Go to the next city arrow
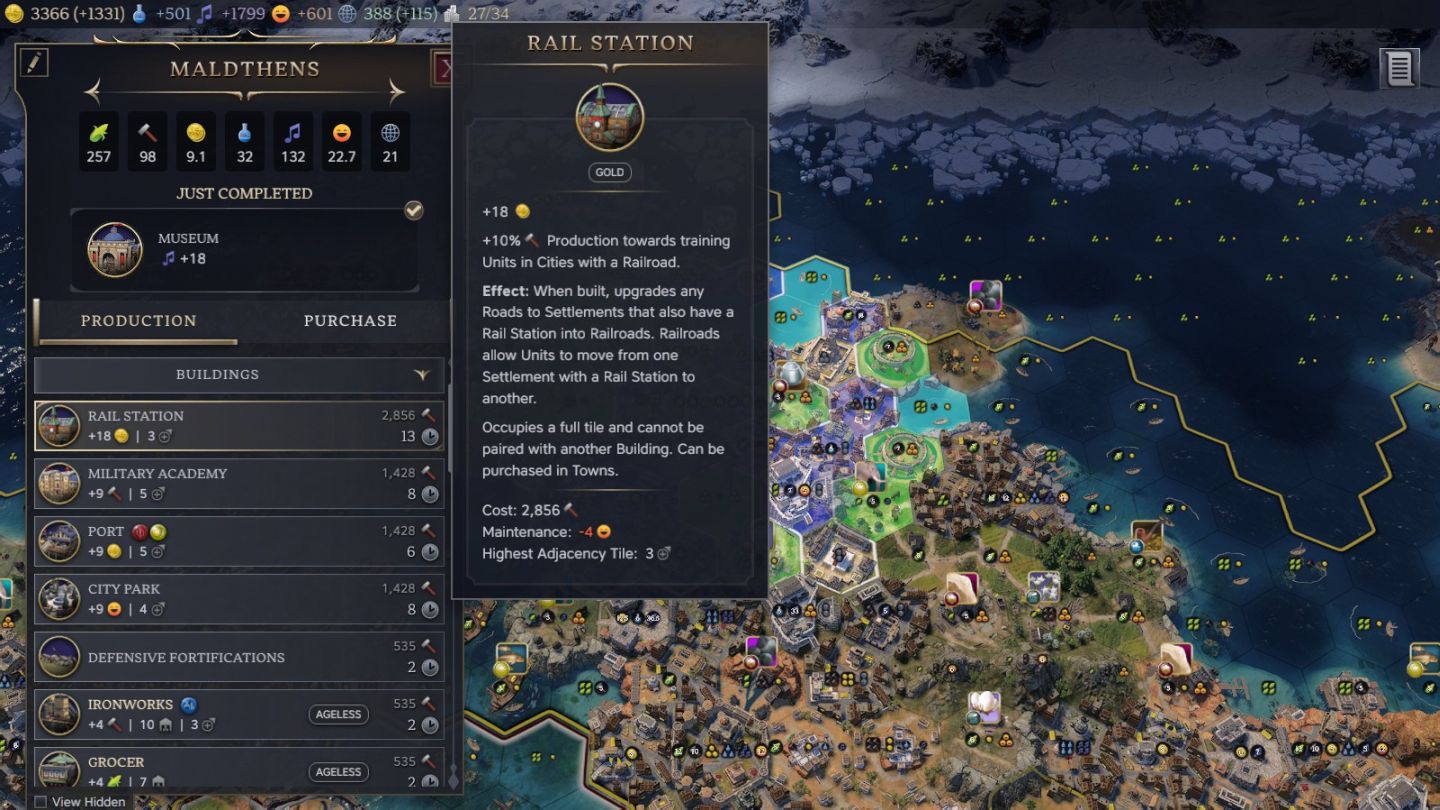1440x810 pixels. [x=396, y=93]
